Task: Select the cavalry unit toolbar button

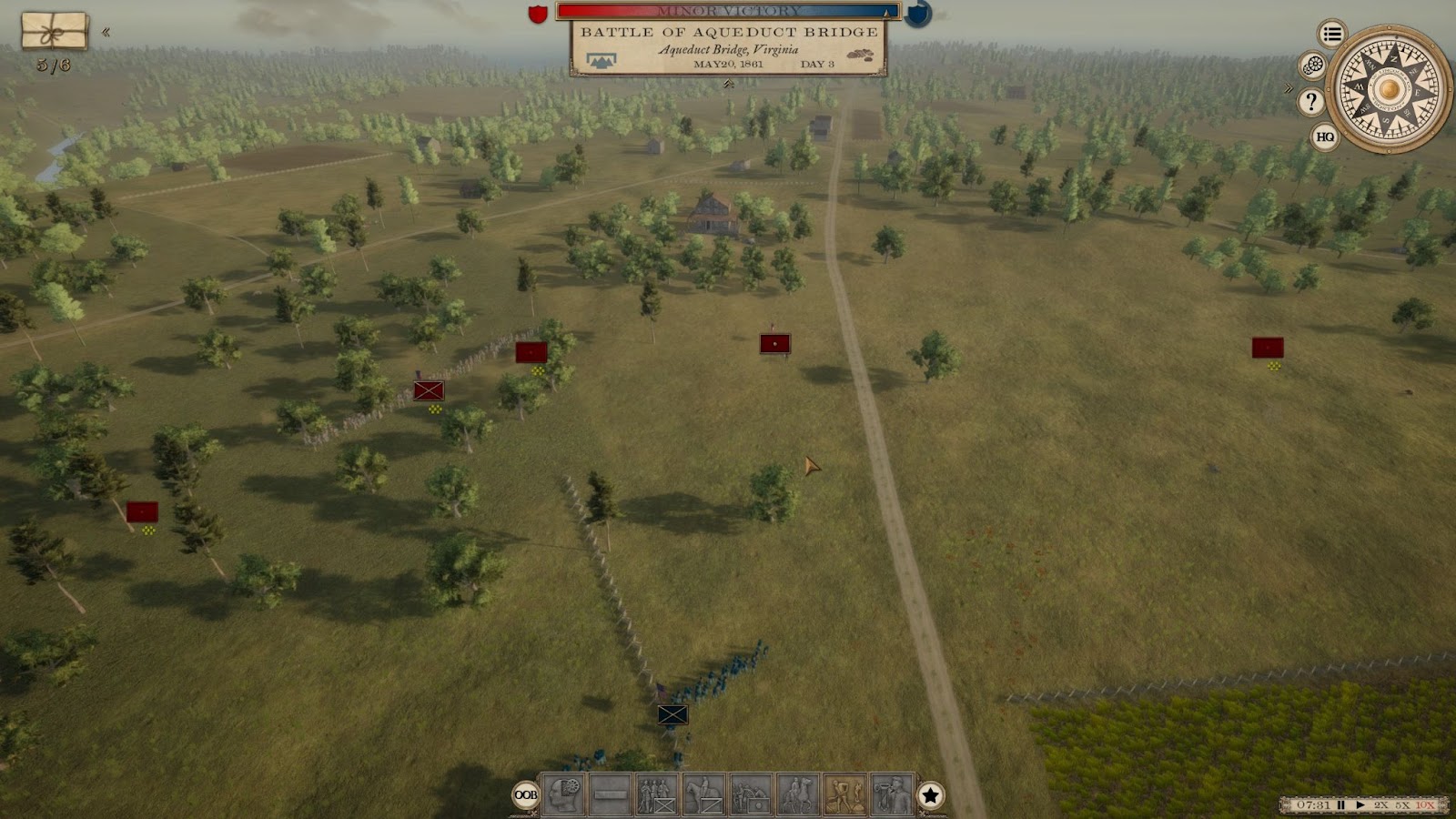Action: [x=703, y=794]
